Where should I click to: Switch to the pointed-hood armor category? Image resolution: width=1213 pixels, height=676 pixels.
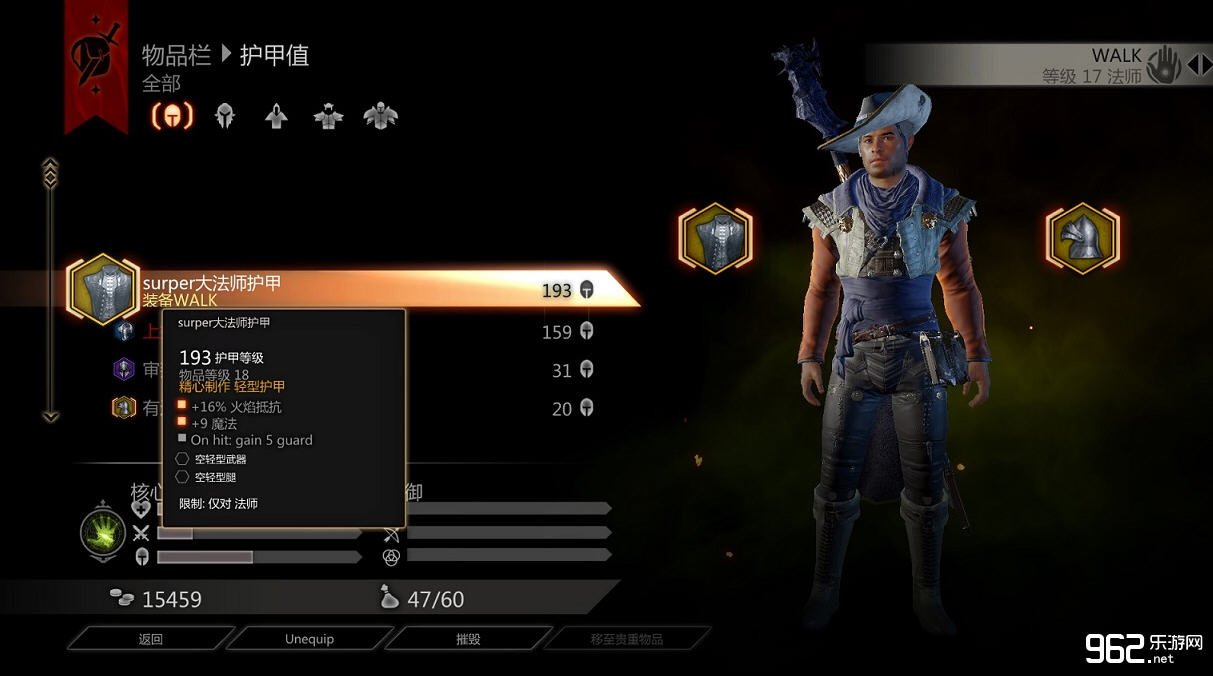pos(276,116)
